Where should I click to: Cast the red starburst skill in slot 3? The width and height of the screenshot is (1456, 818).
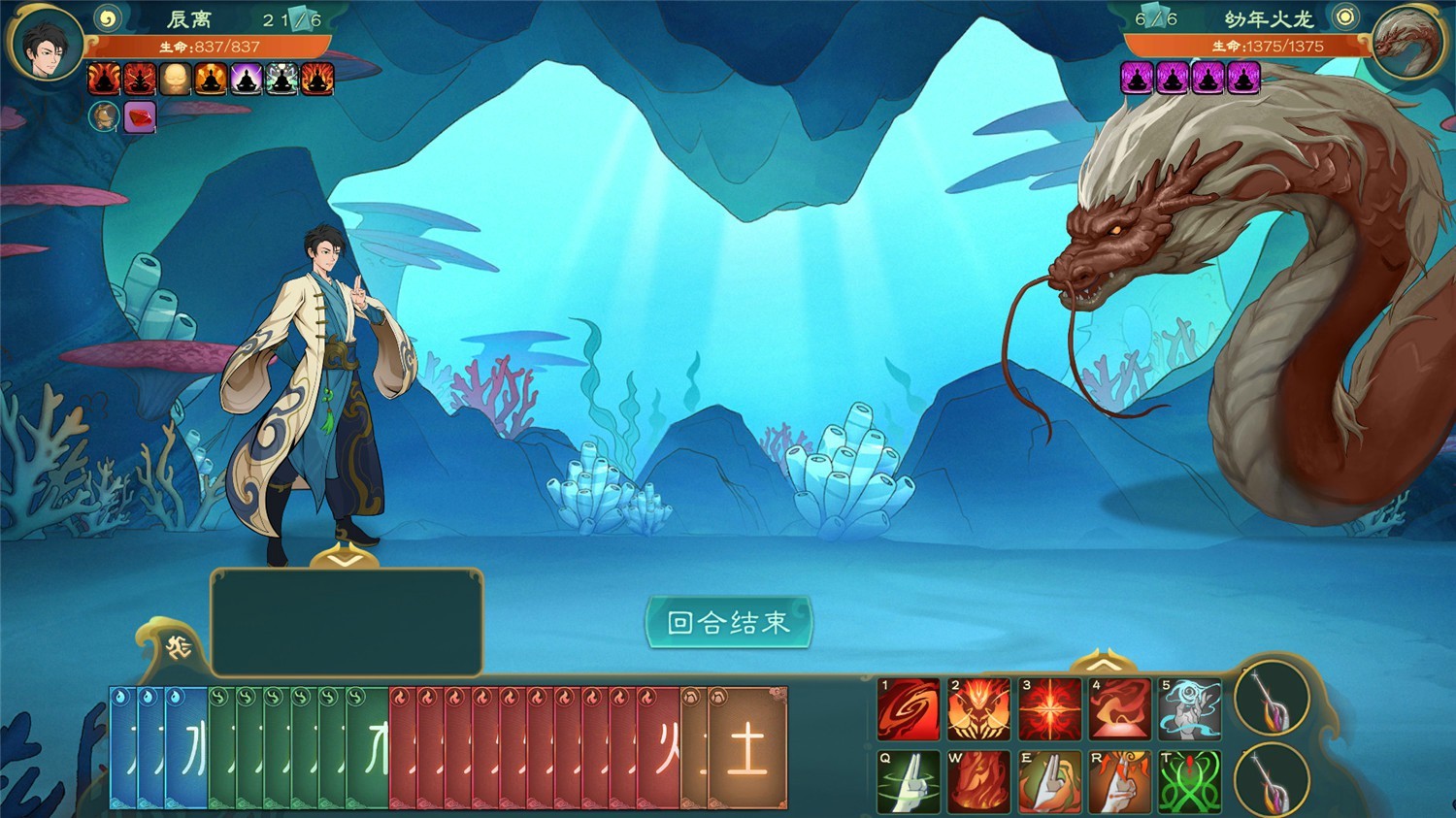(1049, 708)
